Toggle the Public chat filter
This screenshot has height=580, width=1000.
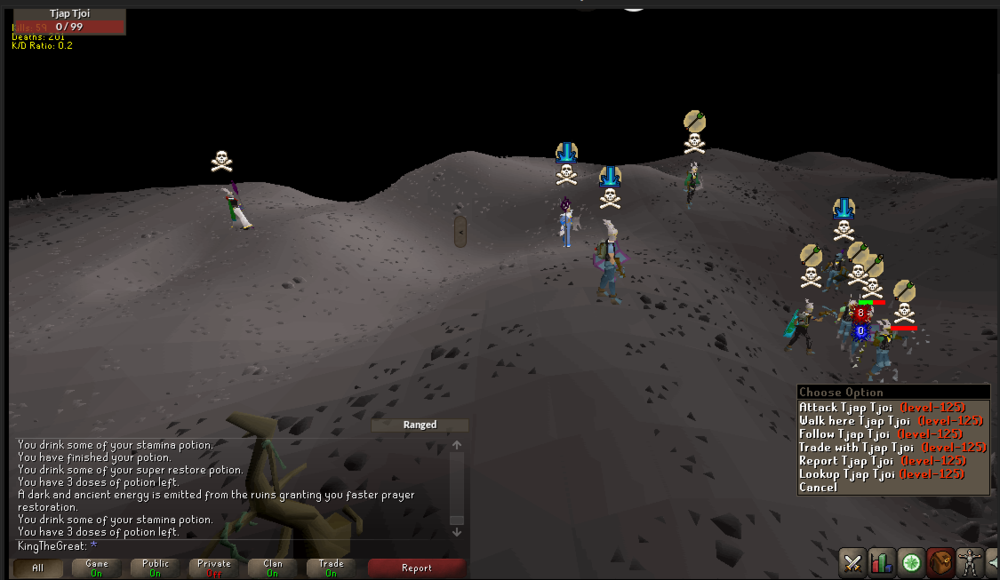[x=155, y=568]
